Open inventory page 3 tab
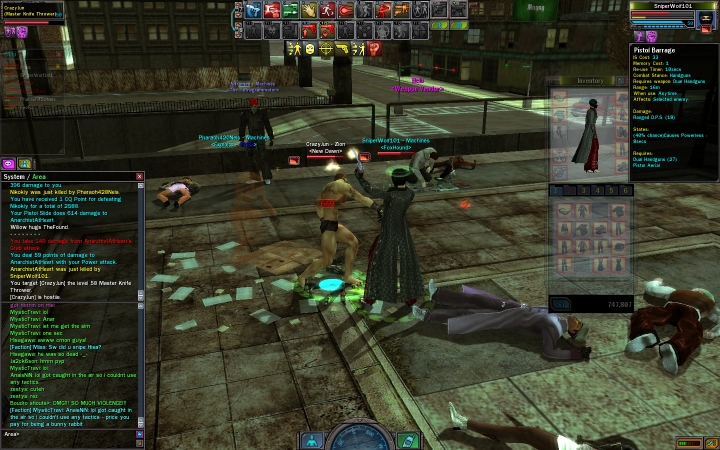The image size is (720, 450). pyautogui.click(x=586, y=190)
